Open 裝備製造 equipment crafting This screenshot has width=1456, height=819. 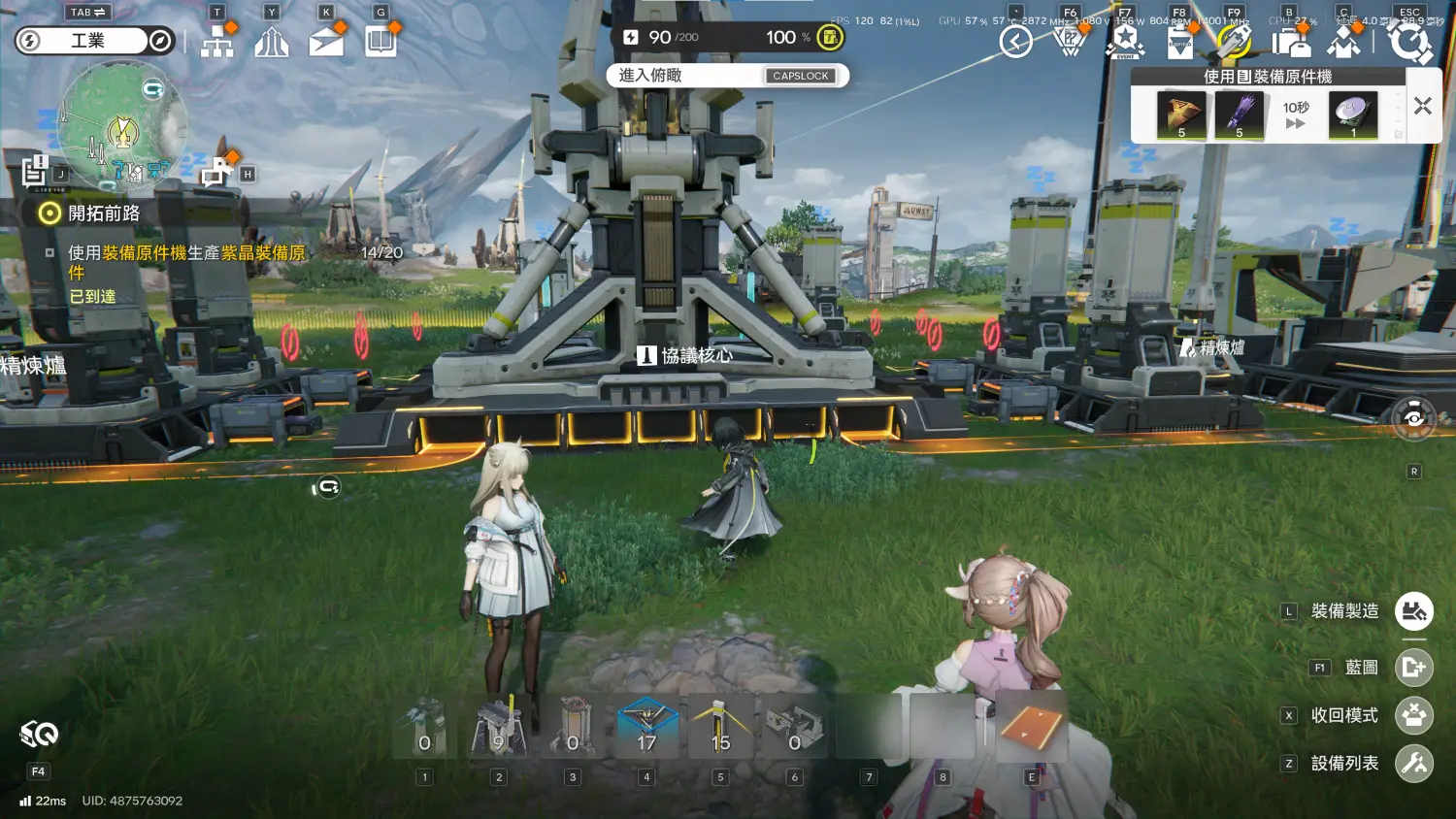click(1413, 611)
